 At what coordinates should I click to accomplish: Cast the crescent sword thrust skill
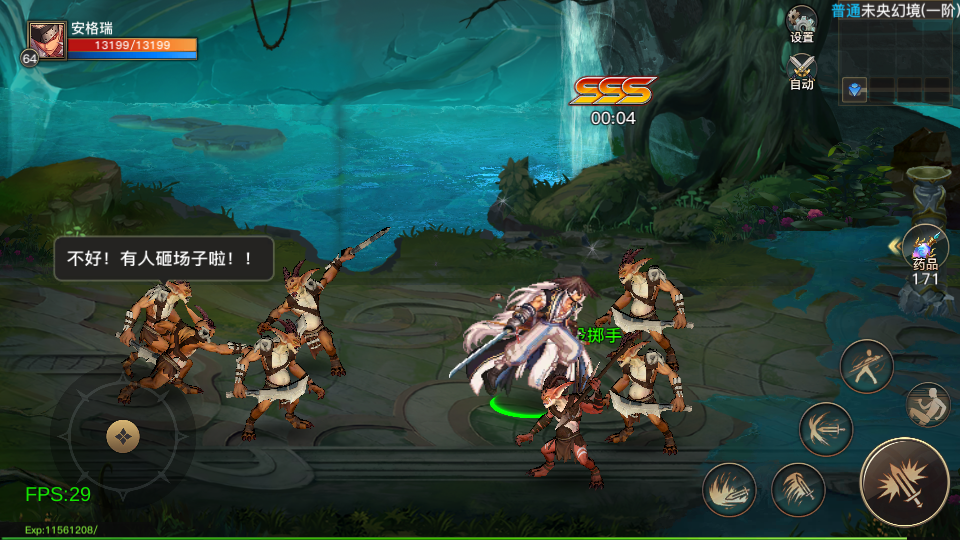826,429
